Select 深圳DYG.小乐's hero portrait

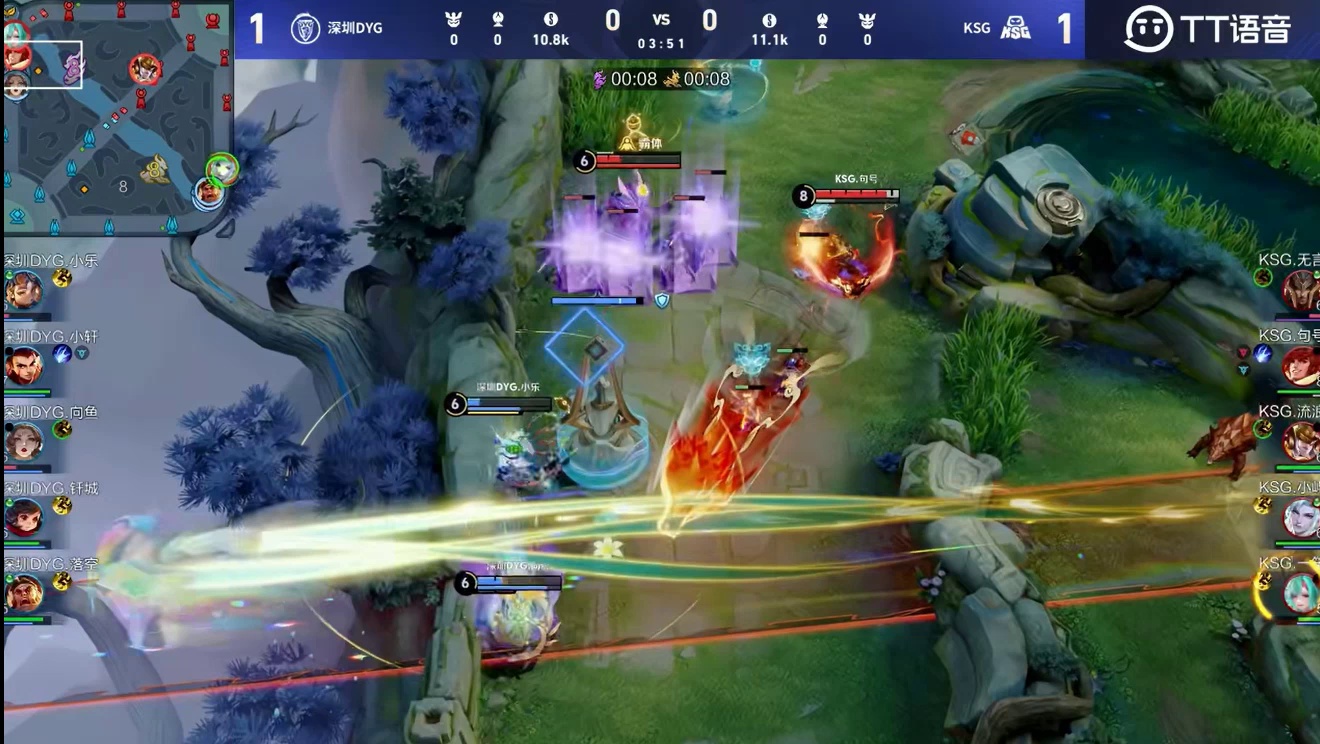click(23, 291)
